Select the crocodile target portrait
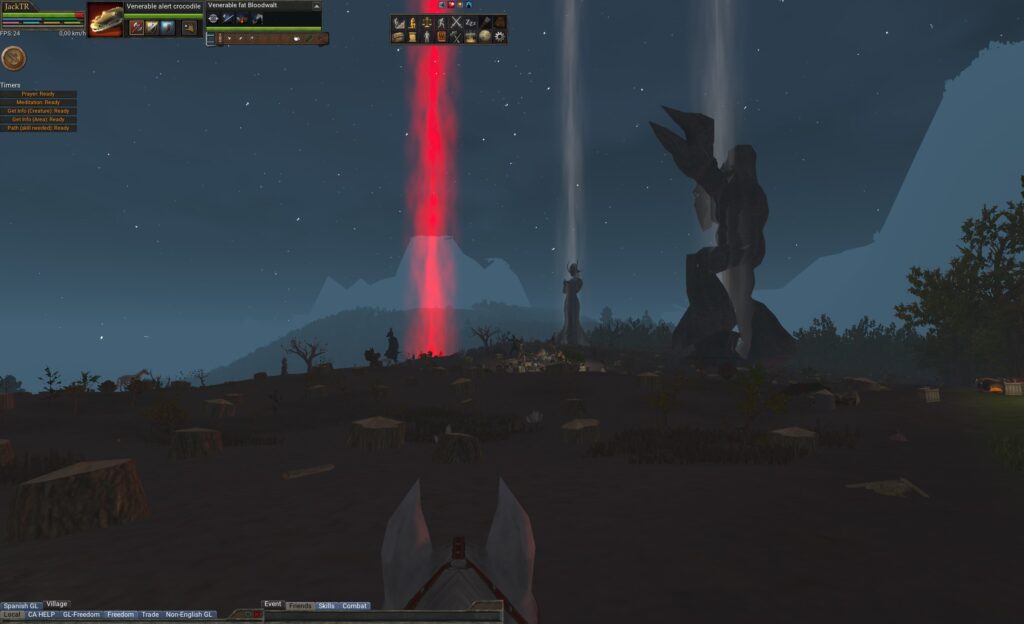Screen dimensions: 1024x624 (105, 19)
